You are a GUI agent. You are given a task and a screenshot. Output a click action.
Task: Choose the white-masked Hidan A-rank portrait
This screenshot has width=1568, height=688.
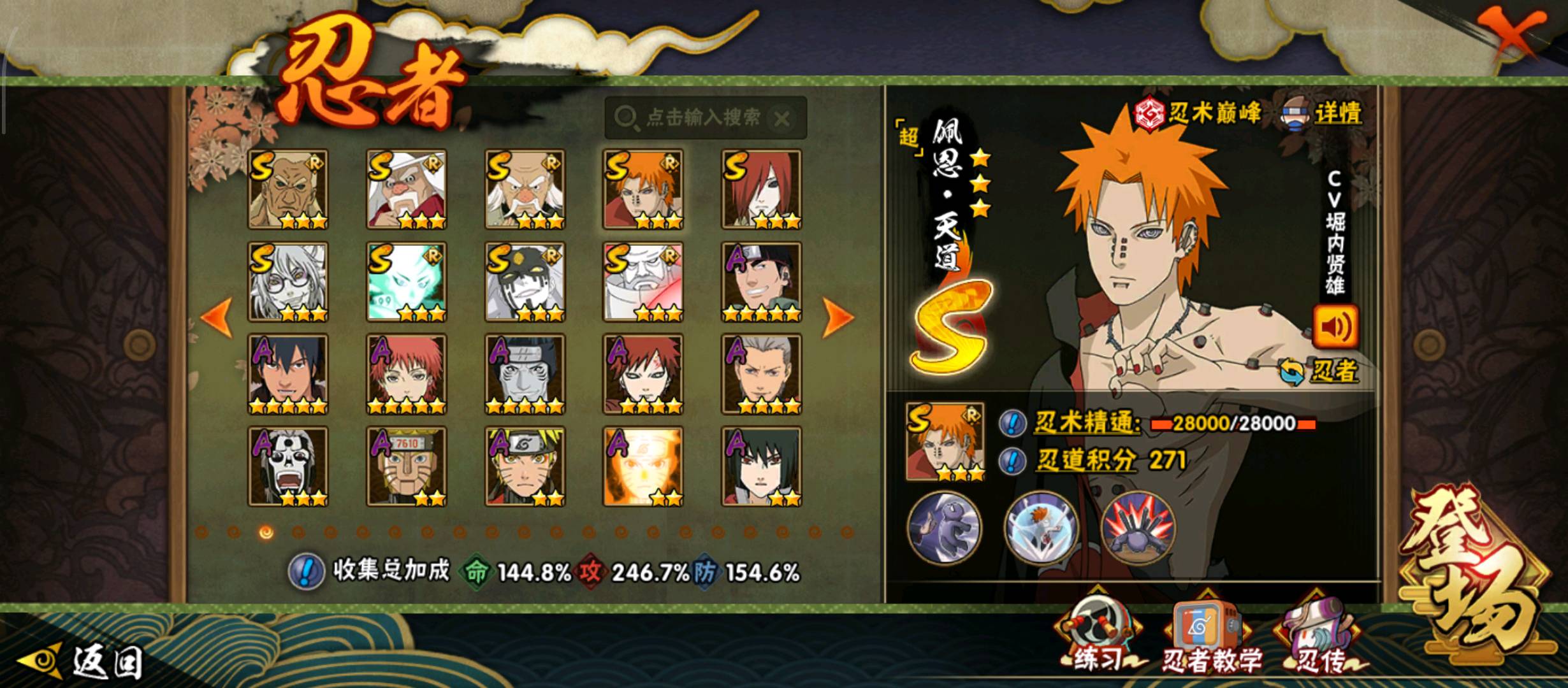287,466
